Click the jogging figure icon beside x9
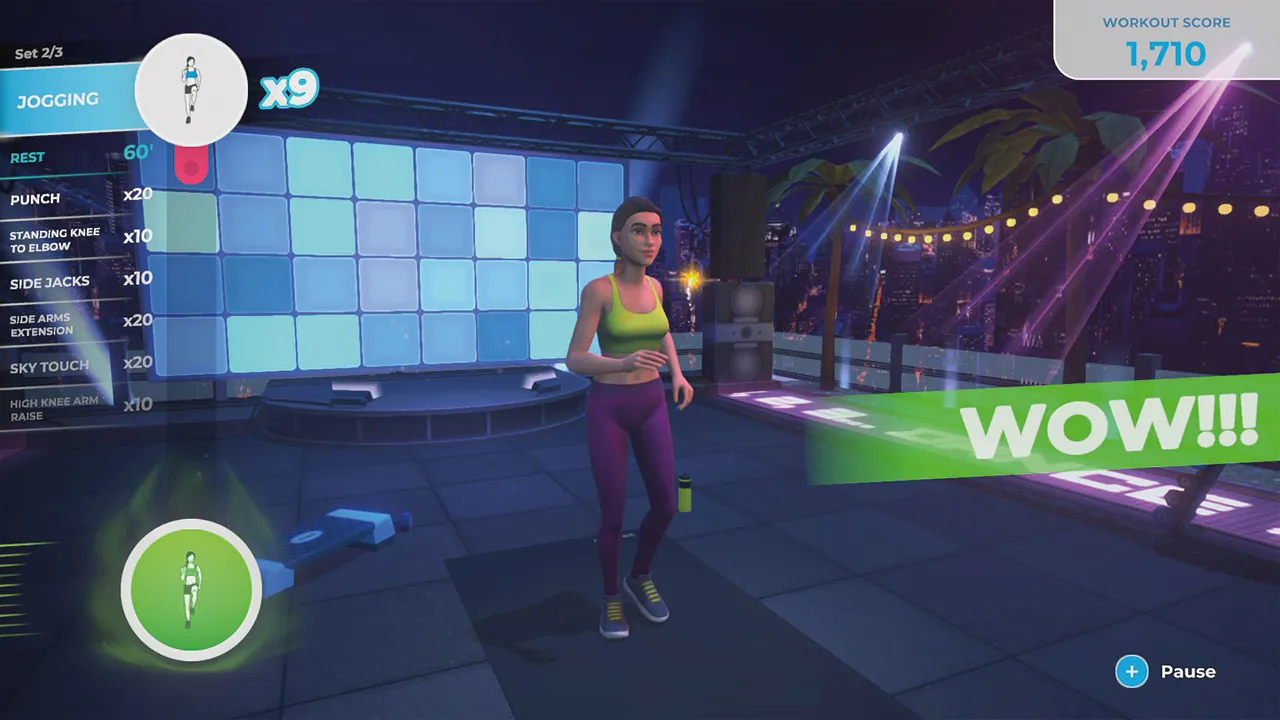The height and width of the screenshot is (720, 1280). pyautogui.click(x=191, y=90)
